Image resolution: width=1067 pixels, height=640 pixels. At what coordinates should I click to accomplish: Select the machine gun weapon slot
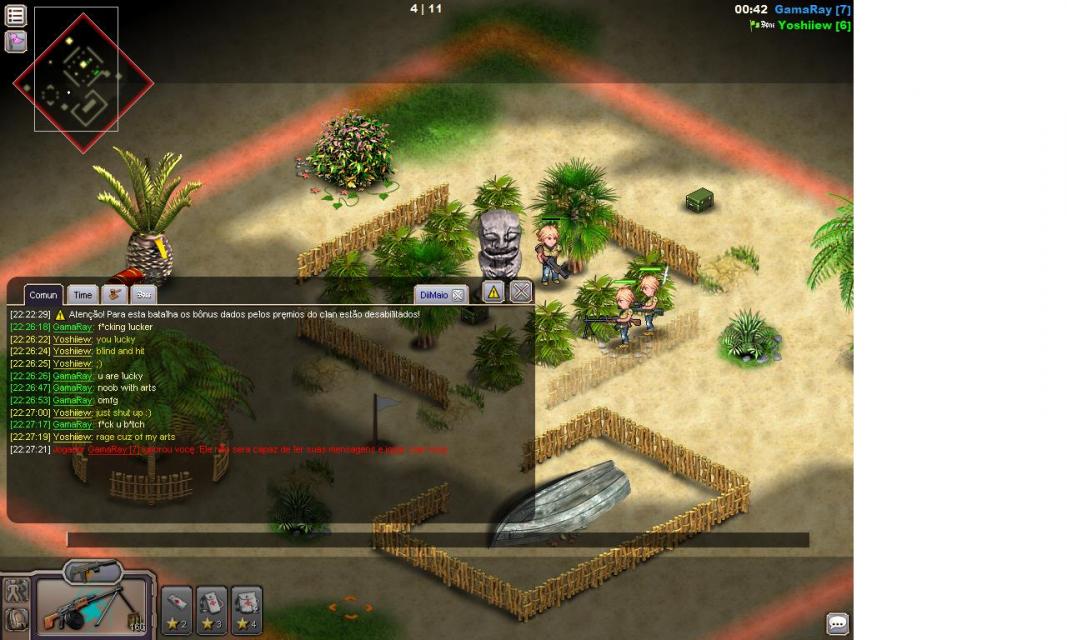coord(92,606)
